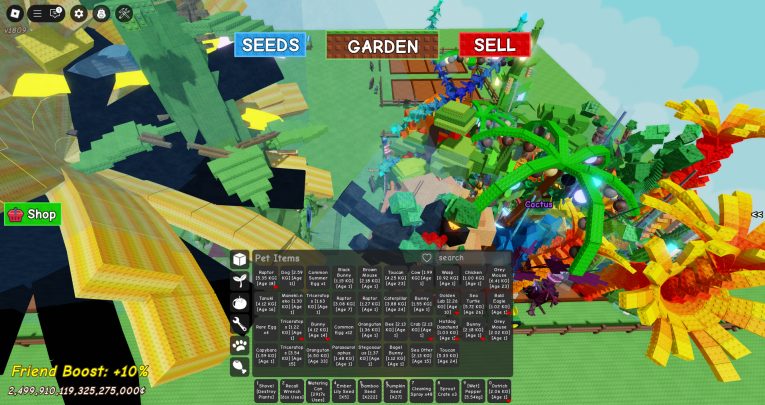Select the Tanuki pet slot
This screenshot has width=765, height=405.
pos(266,300)
